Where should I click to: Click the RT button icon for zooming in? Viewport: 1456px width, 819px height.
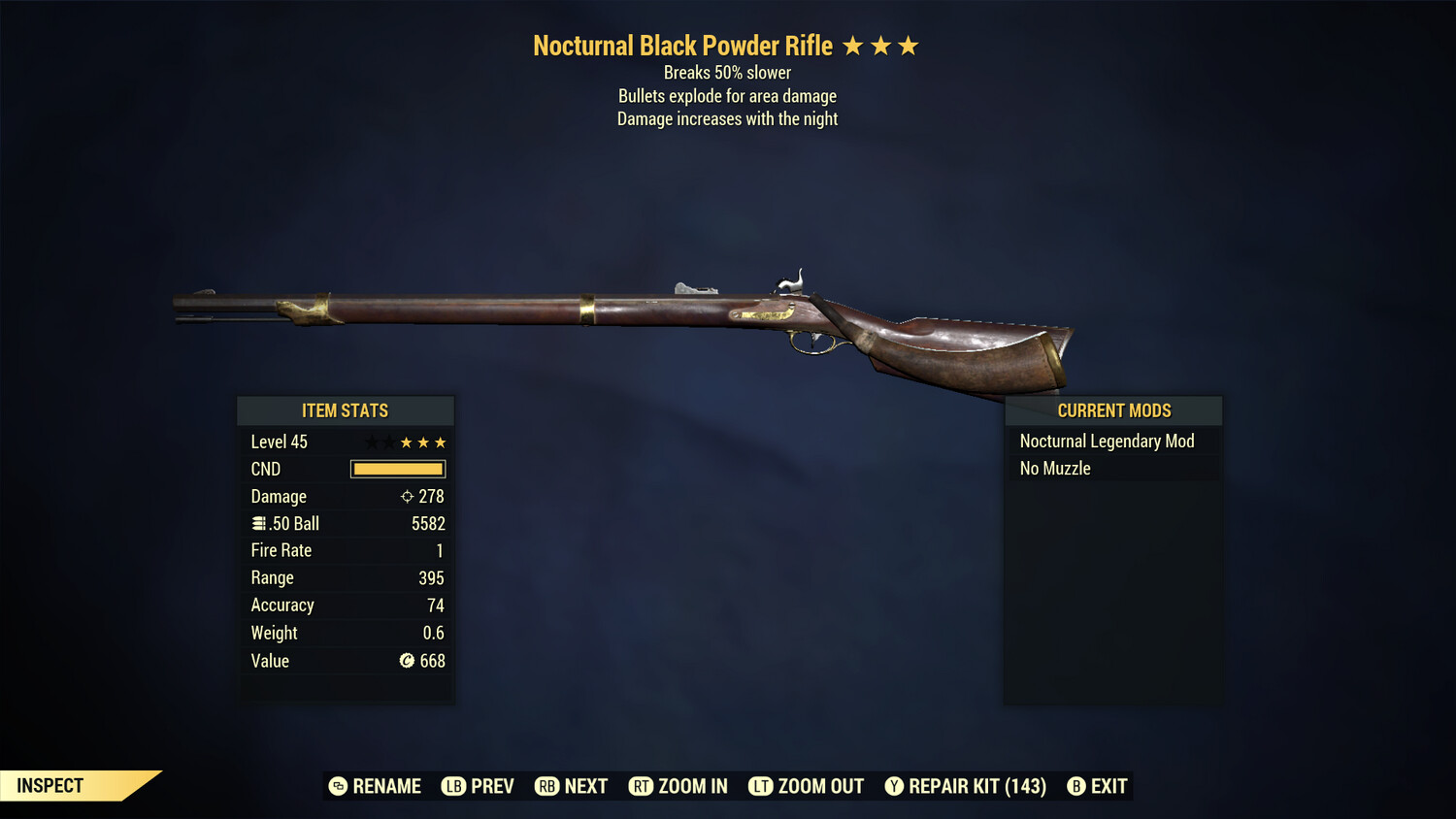coord(642,786)
